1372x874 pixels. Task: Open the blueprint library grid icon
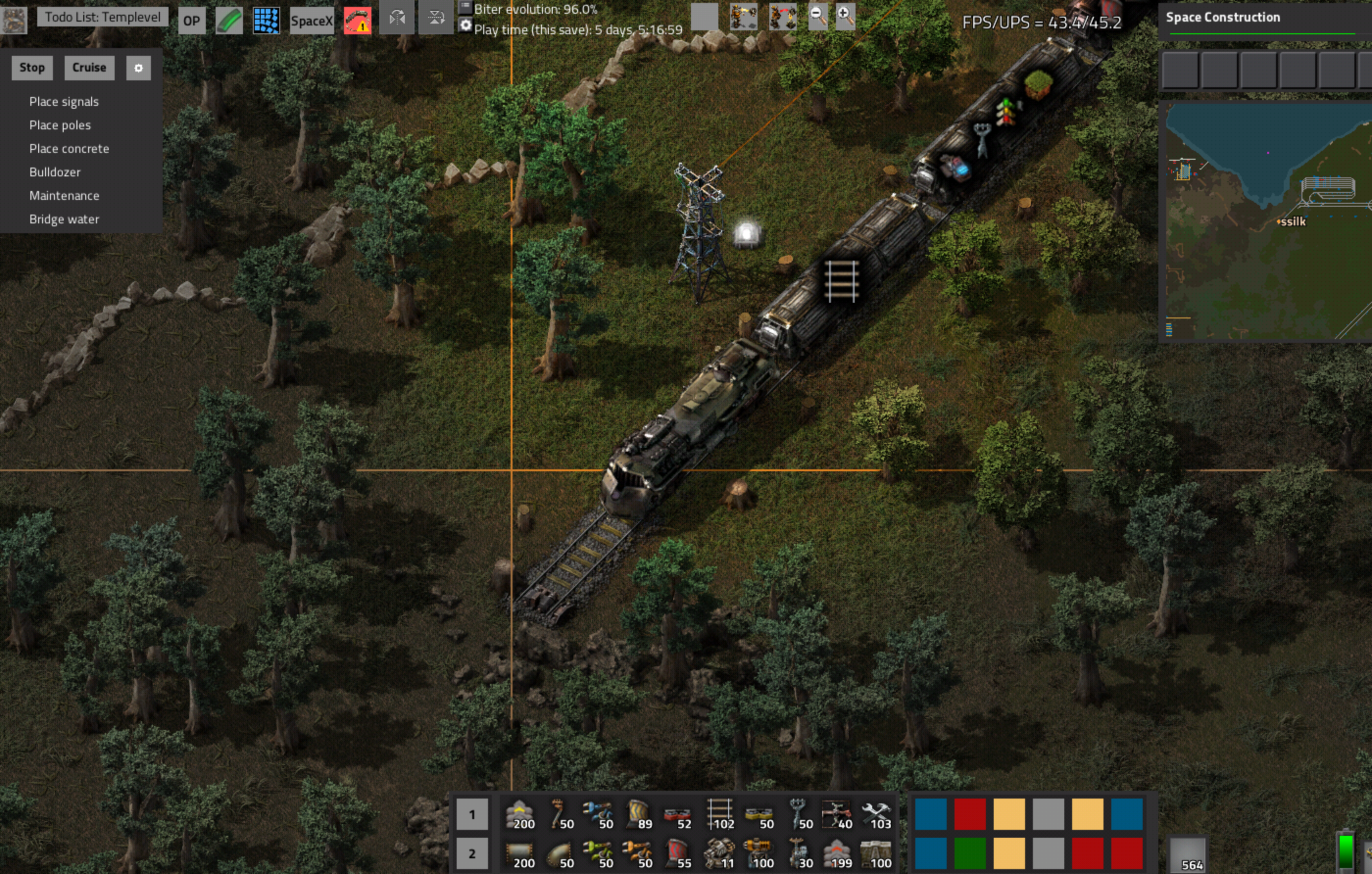click(267, 19)
